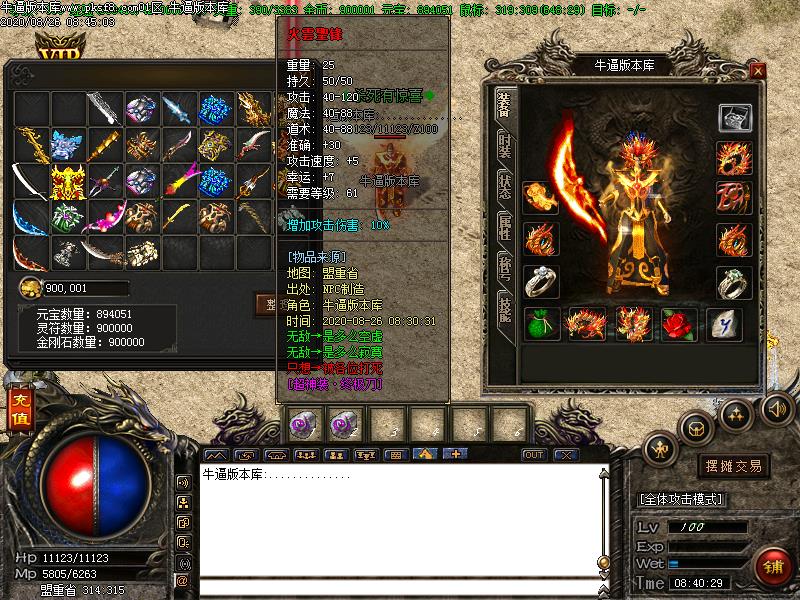Click the red 充值 recharge button
The image size is (800, 600).
click(x=21, y=410)
